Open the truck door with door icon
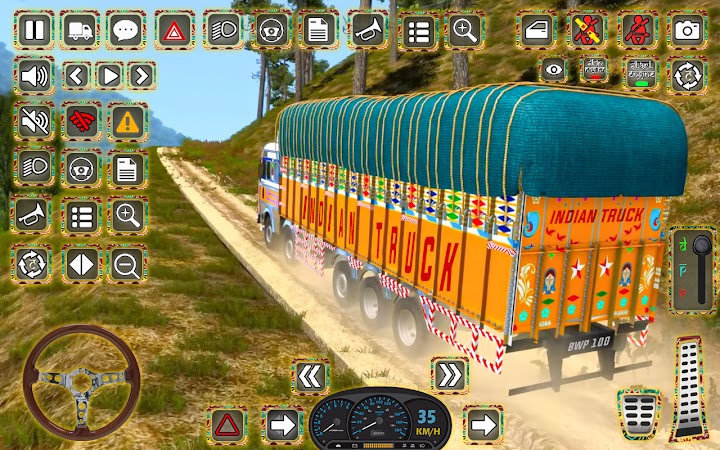The height and width of the screenshot is (450, 720). pos(536,30)
